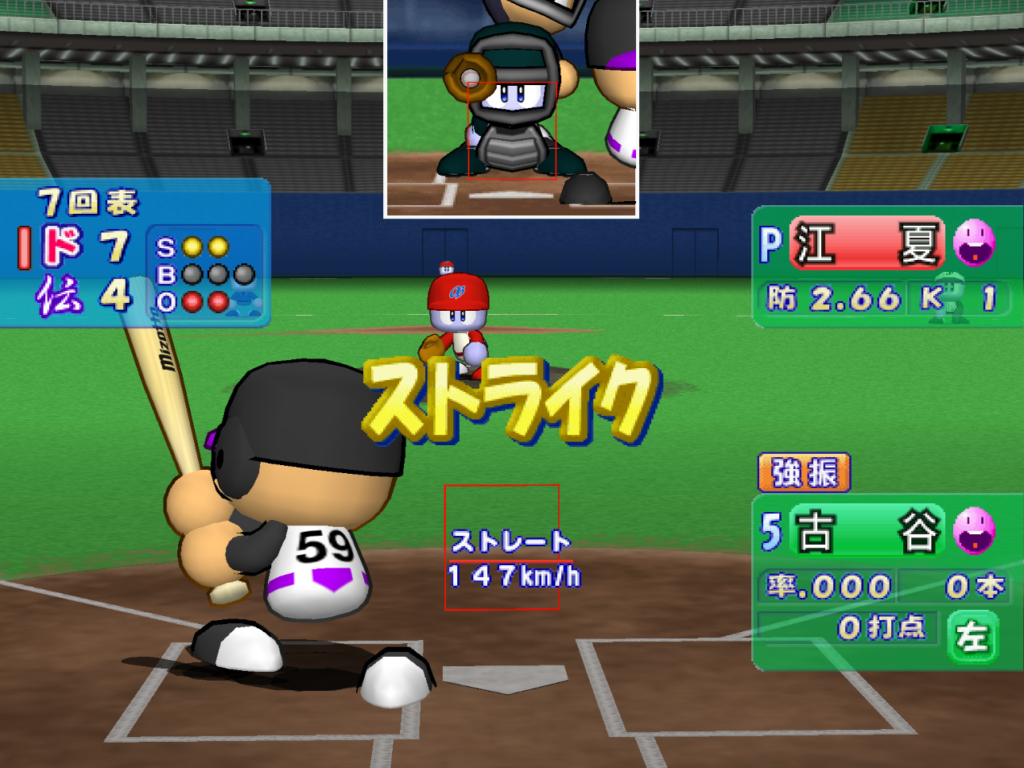Image resolution: width=1024 pixels, height=768 pixels.
Task: Open the catcher camera inset view
Action: 511,107
